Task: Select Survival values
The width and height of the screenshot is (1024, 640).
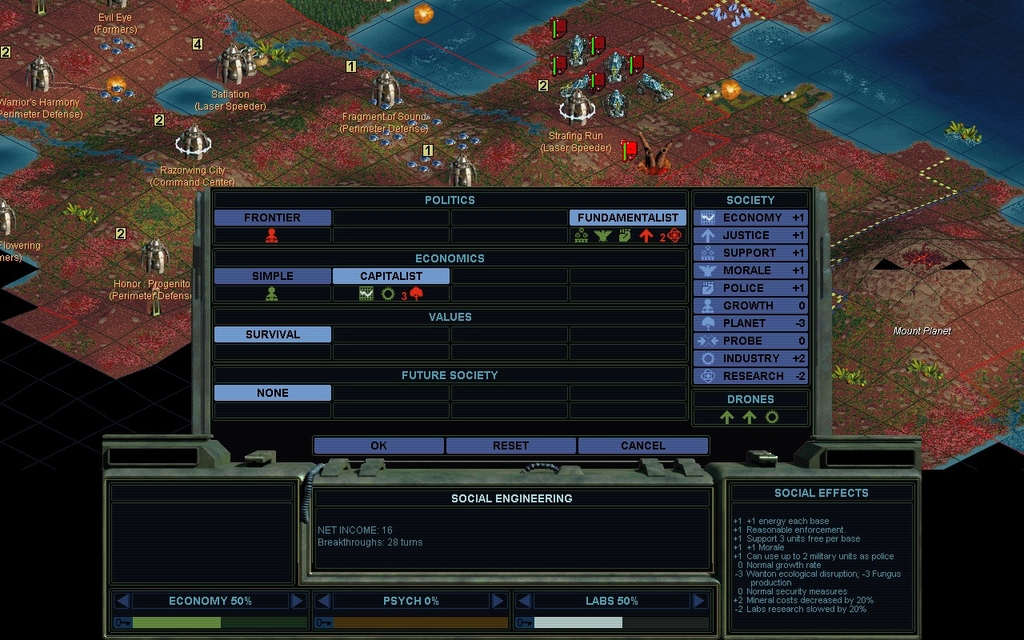Action: (x=272, y=335)
